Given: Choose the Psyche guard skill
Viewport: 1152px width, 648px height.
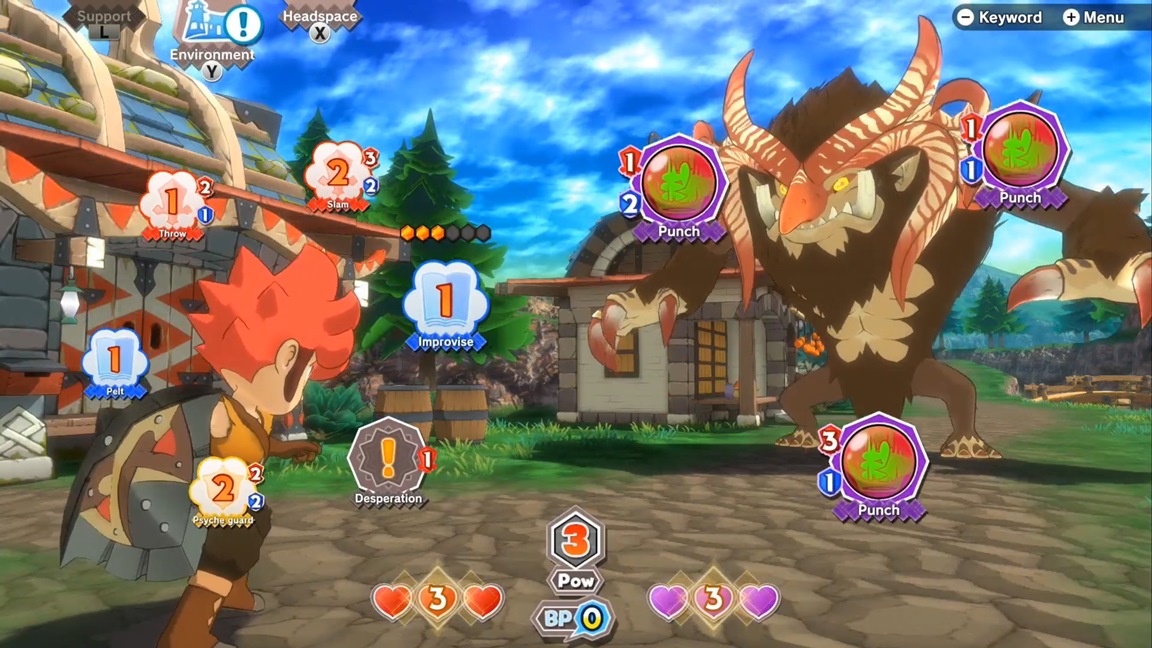Looking at the screenshot, I should click(x=224, y=490).
